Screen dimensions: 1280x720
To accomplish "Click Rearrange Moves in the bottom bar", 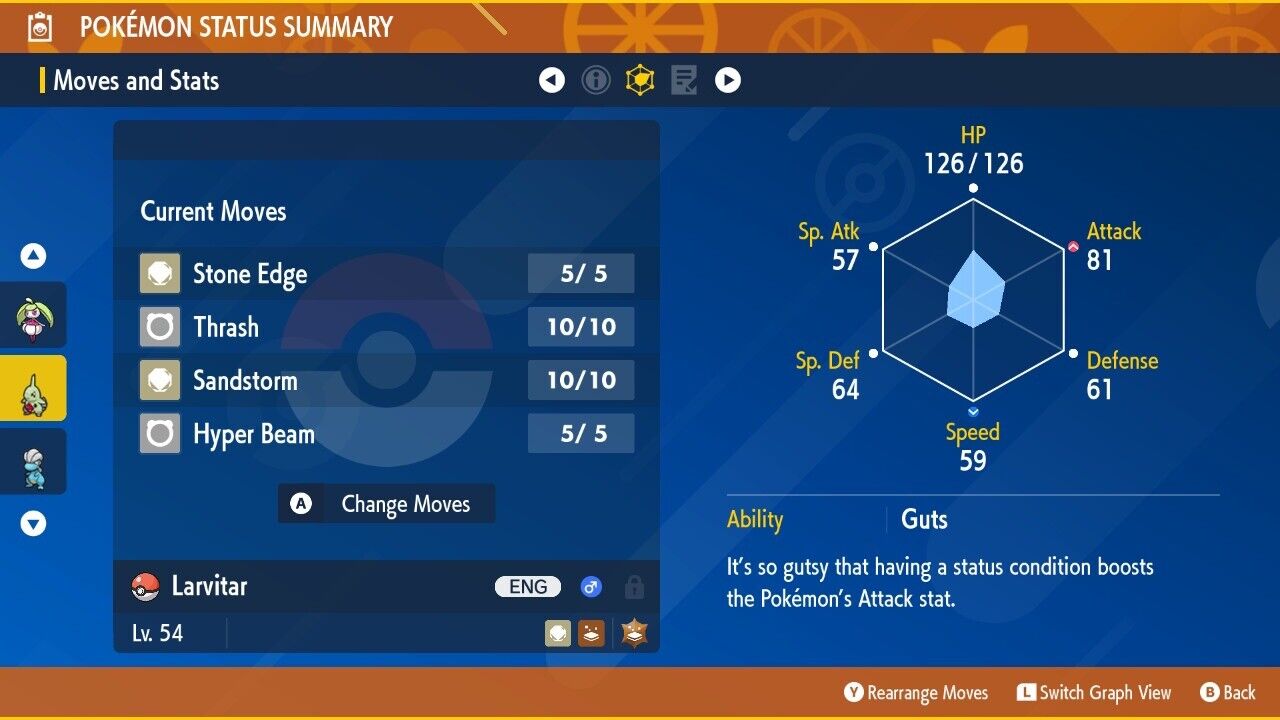I will 916,693.
